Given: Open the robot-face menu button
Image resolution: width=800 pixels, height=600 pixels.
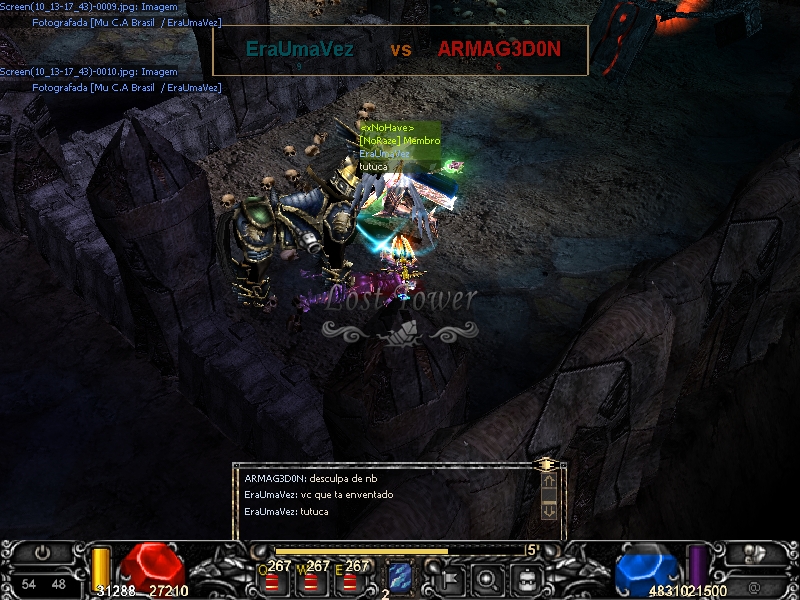Looking at the screenshot, I should [527, 577].
